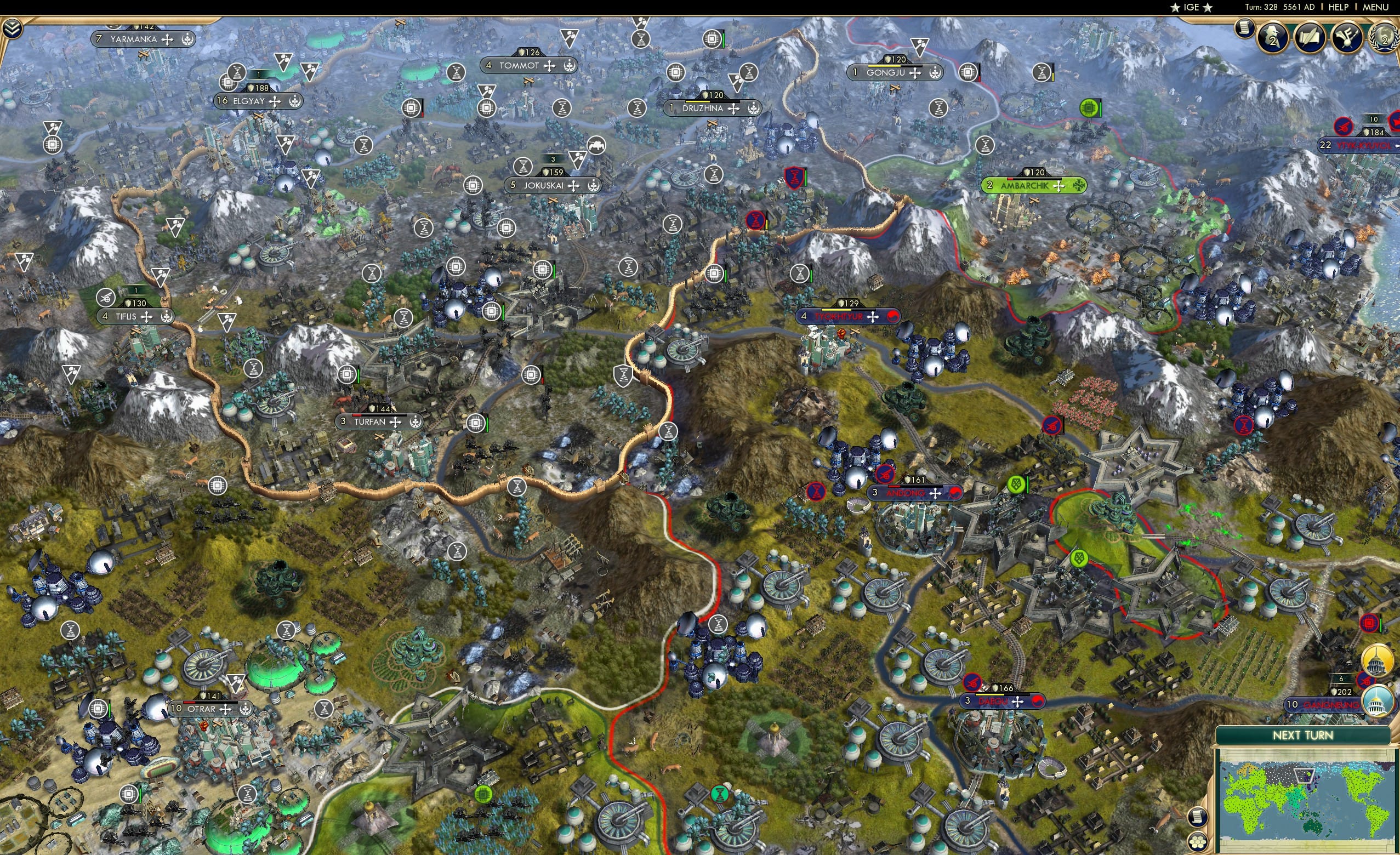Open HELP from the top bar
Viewport: 1400px width, 855px height.
[x=1339, y=7]
